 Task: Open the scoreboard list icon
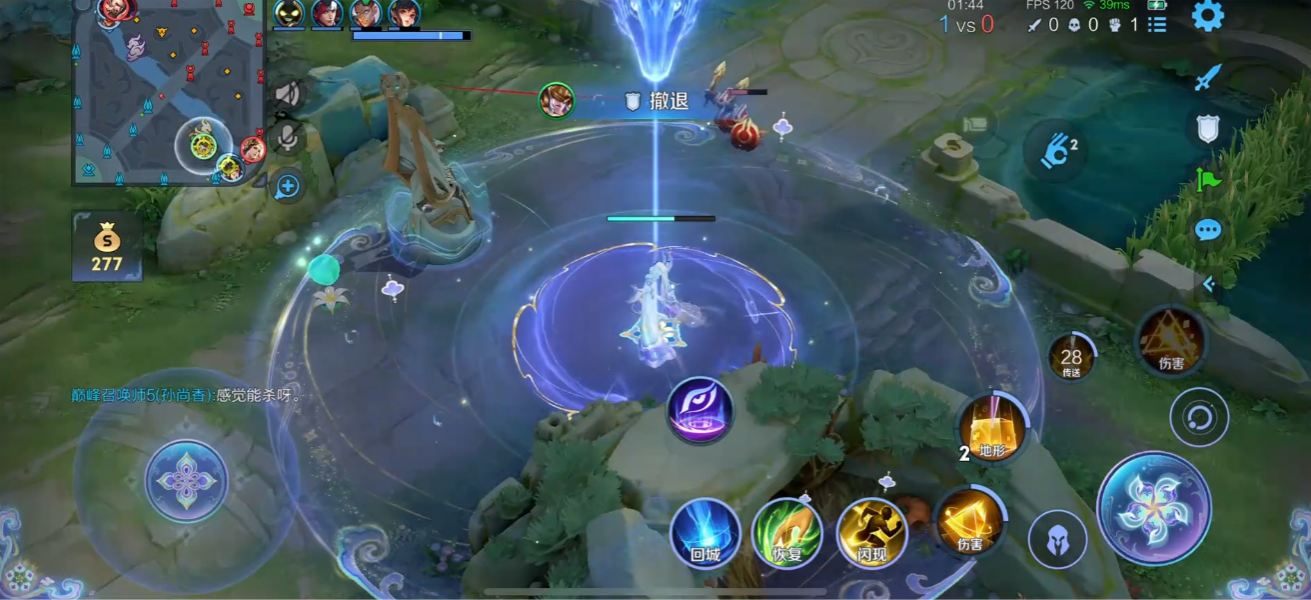1157,24
